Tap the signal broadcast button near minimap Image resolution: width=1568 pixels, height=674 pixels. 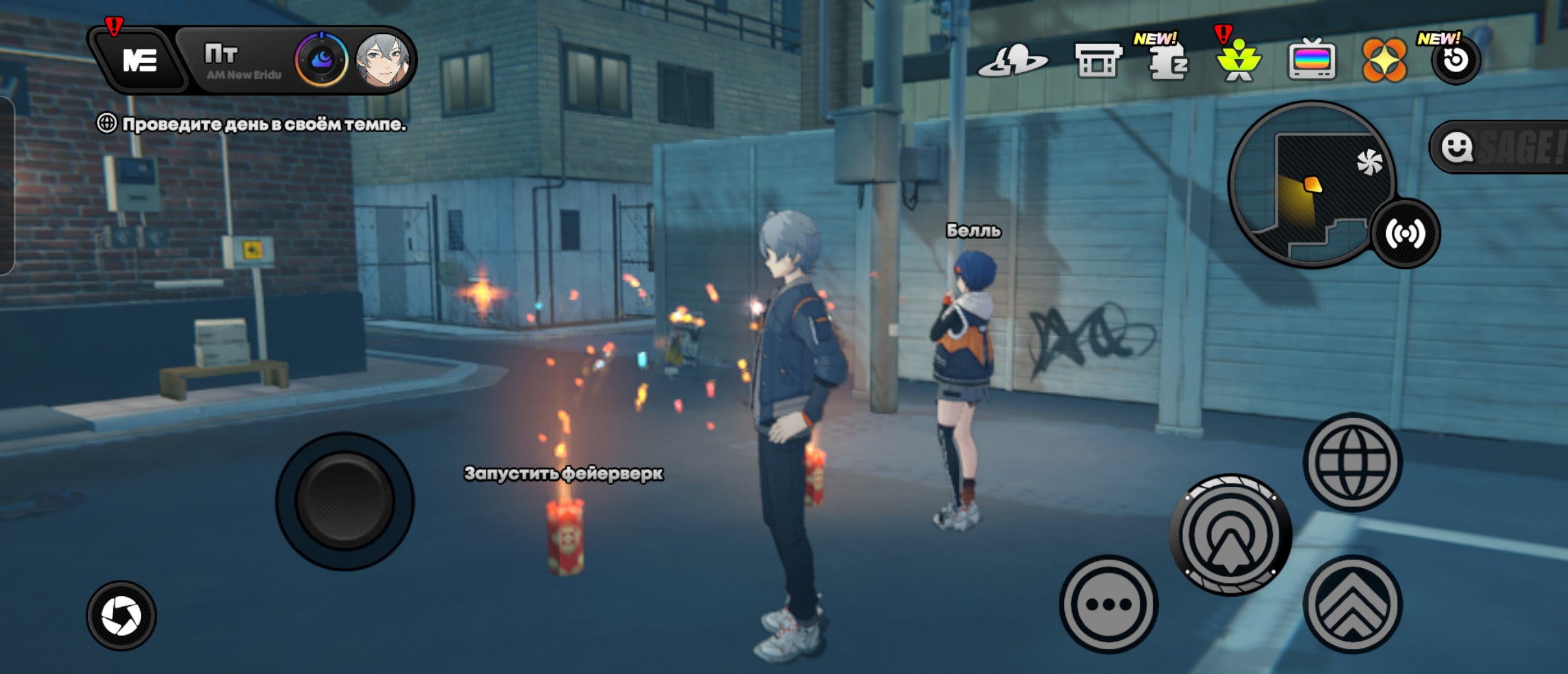click(x=1405, y=233)
